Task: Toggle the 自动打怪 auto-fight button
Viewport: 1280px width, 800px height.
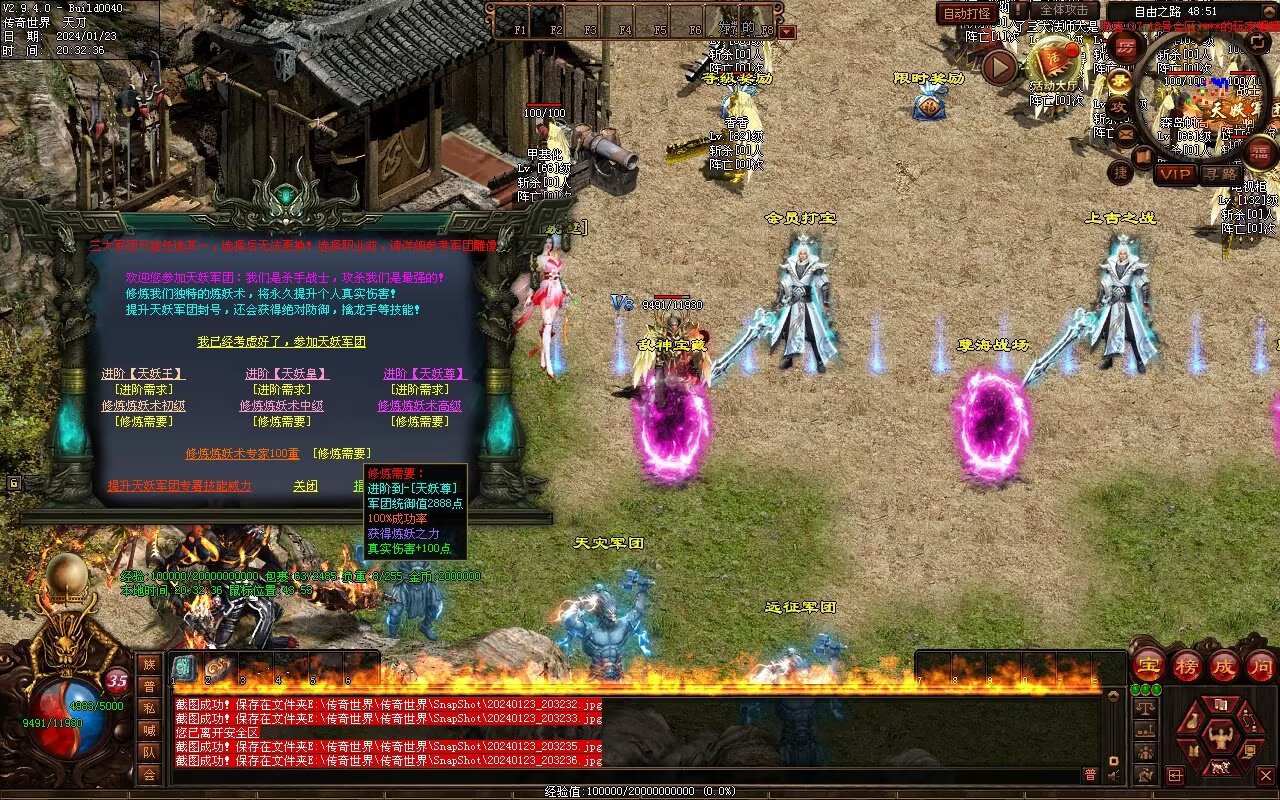Action: click(968, 13)
